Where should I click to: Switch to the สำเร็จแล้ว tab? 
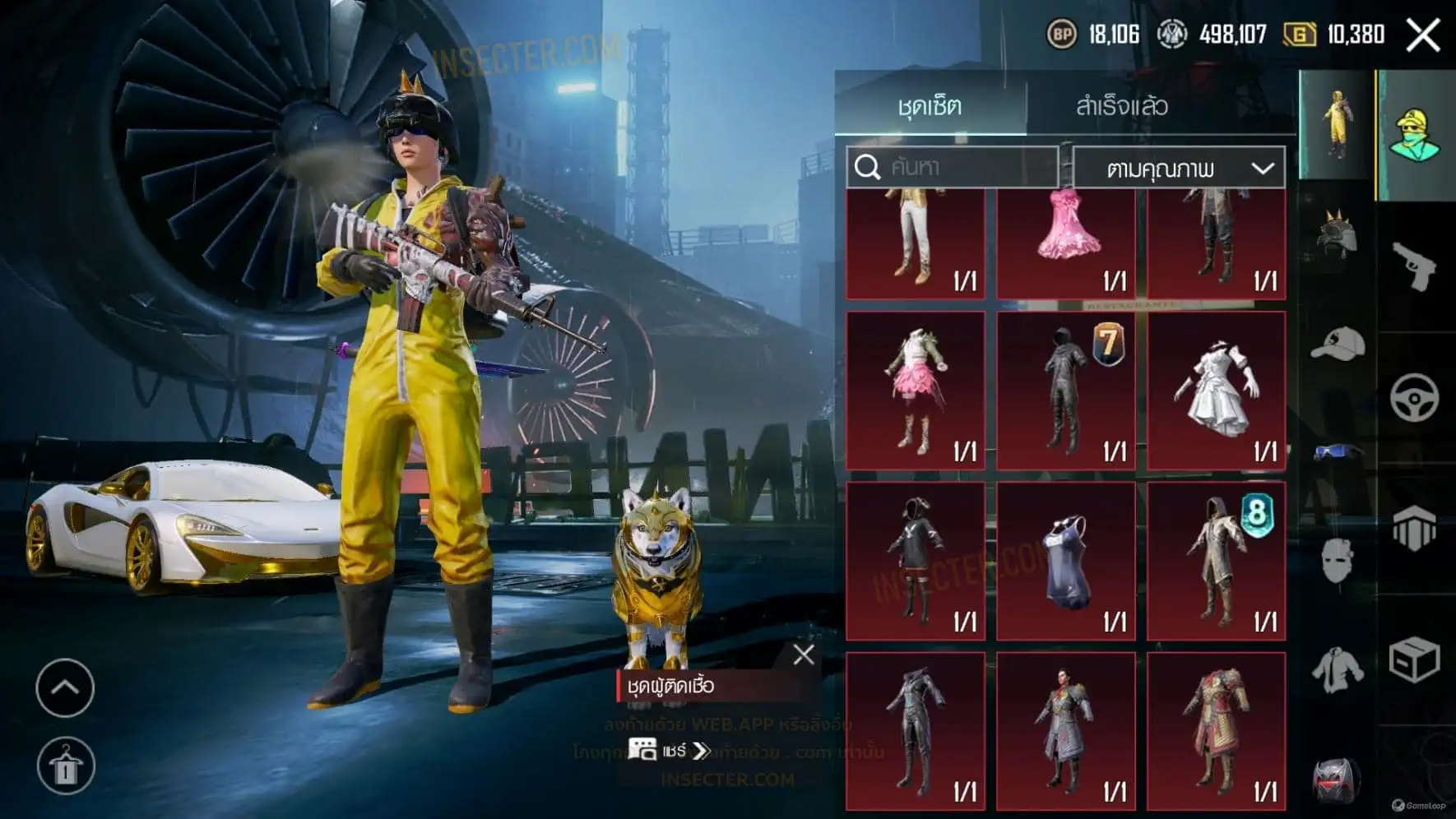click(x=1121, y=106)
